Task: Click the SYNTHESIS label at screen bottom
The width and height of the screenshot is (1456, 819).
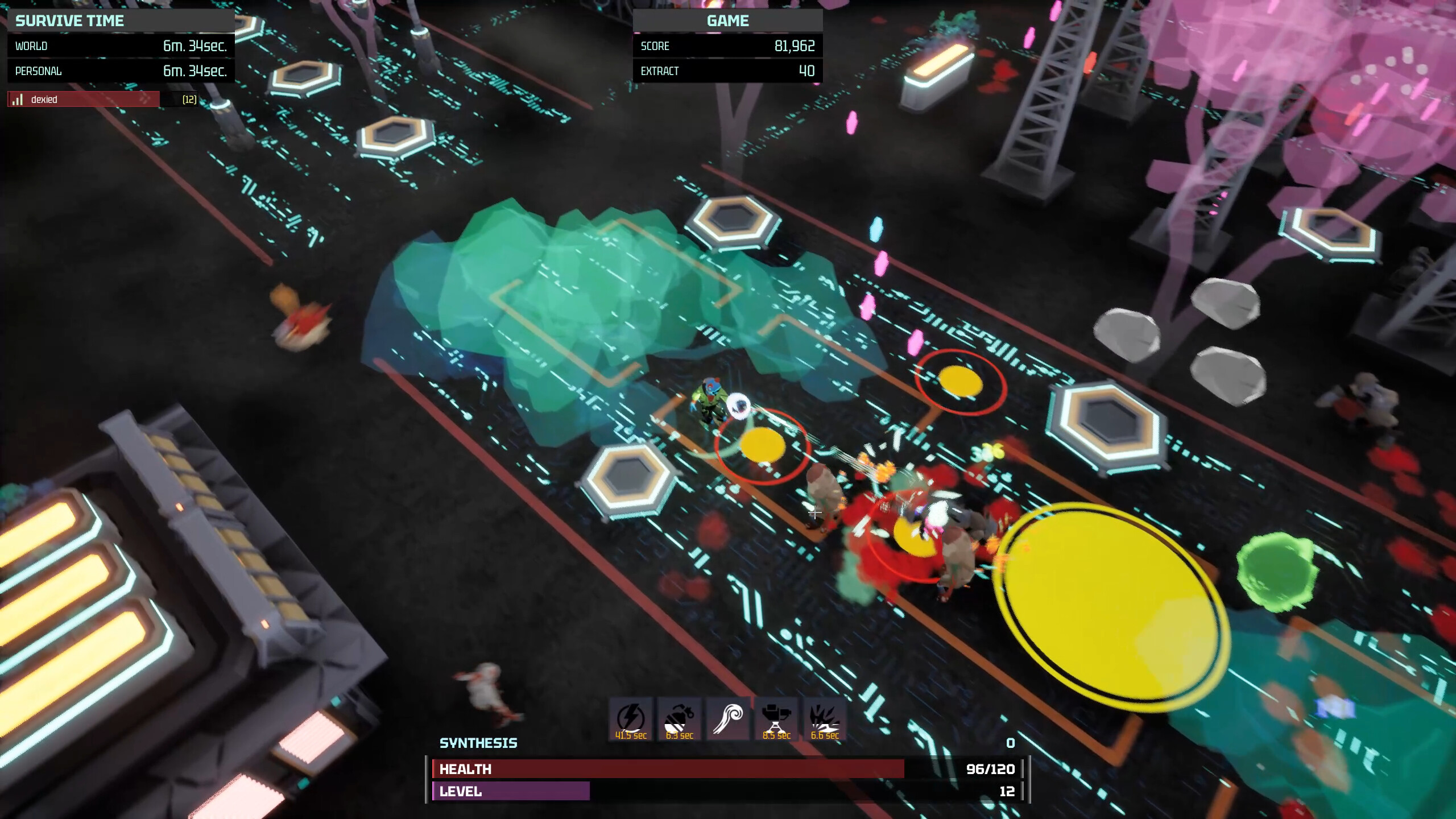Action: 478,743
